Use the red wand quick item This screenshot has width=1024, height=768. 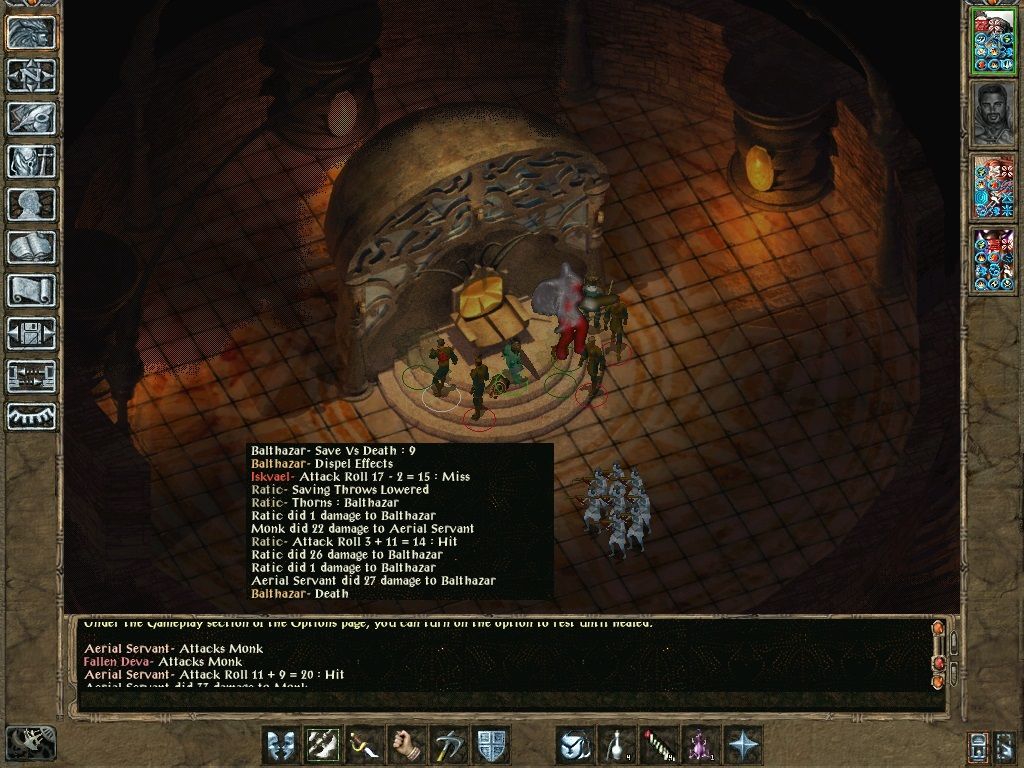659,746
